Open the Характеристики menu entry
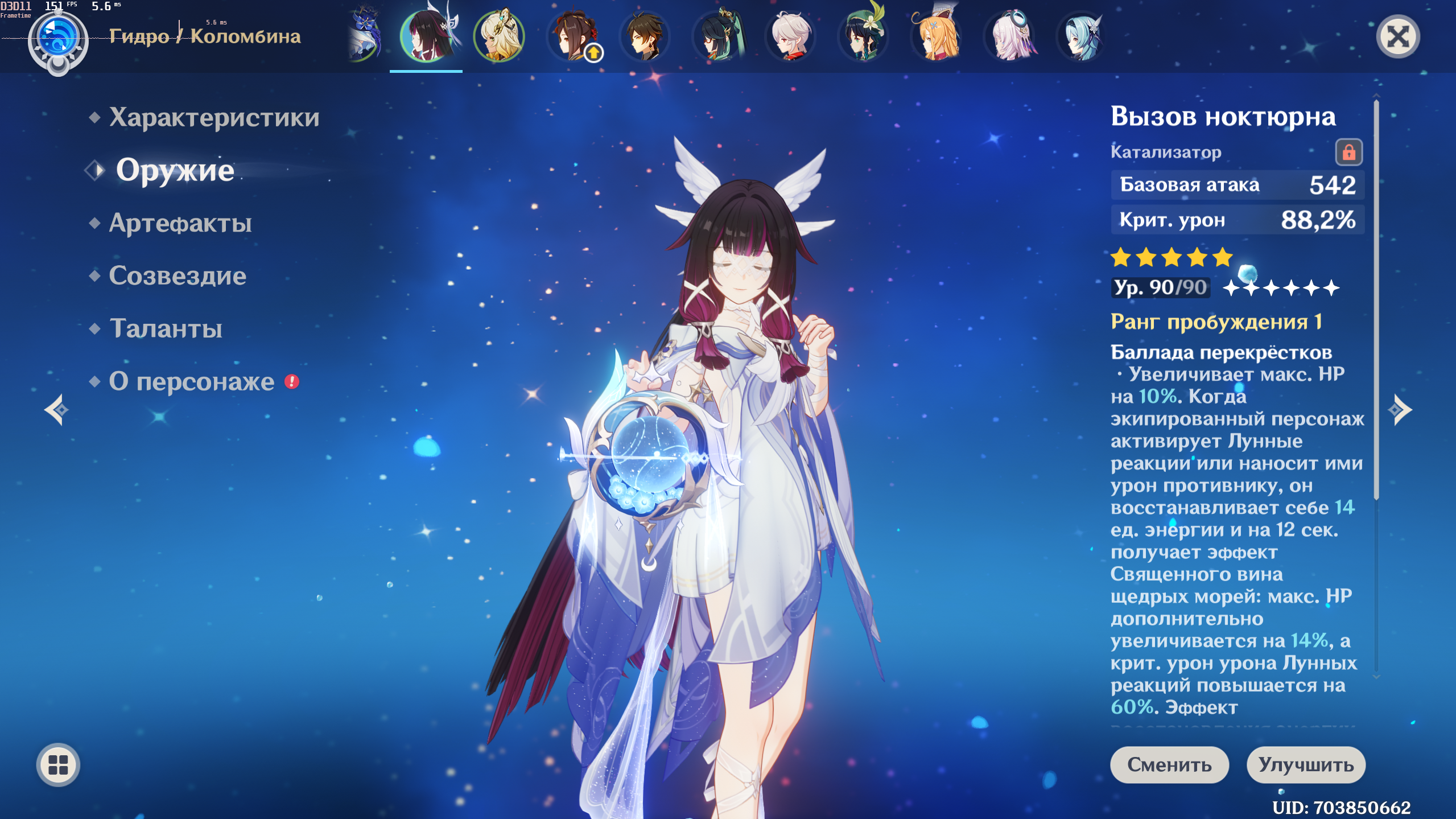Image resolution: width=1456 pixels, height=819 pixels. click(214, 117)
